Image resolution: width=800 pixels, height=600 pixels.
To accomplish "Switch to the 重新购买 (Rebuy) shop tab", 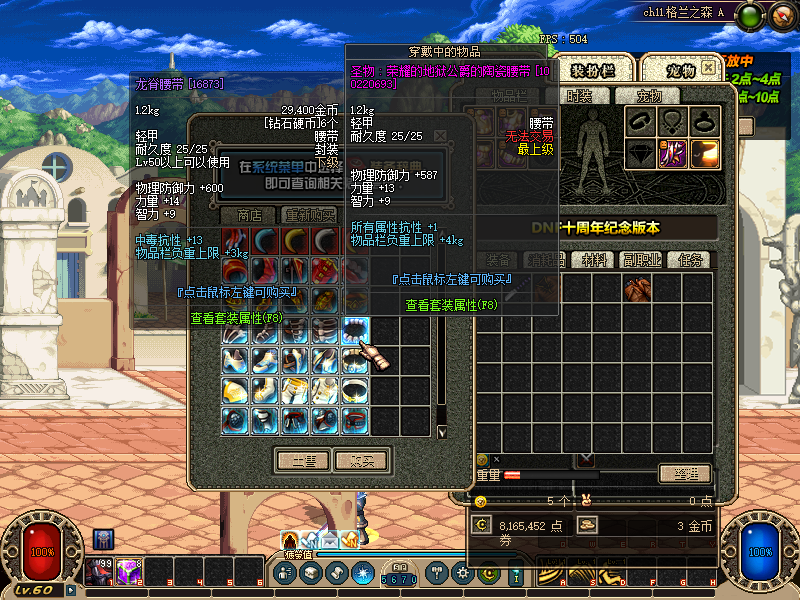I will pos(310,215).
